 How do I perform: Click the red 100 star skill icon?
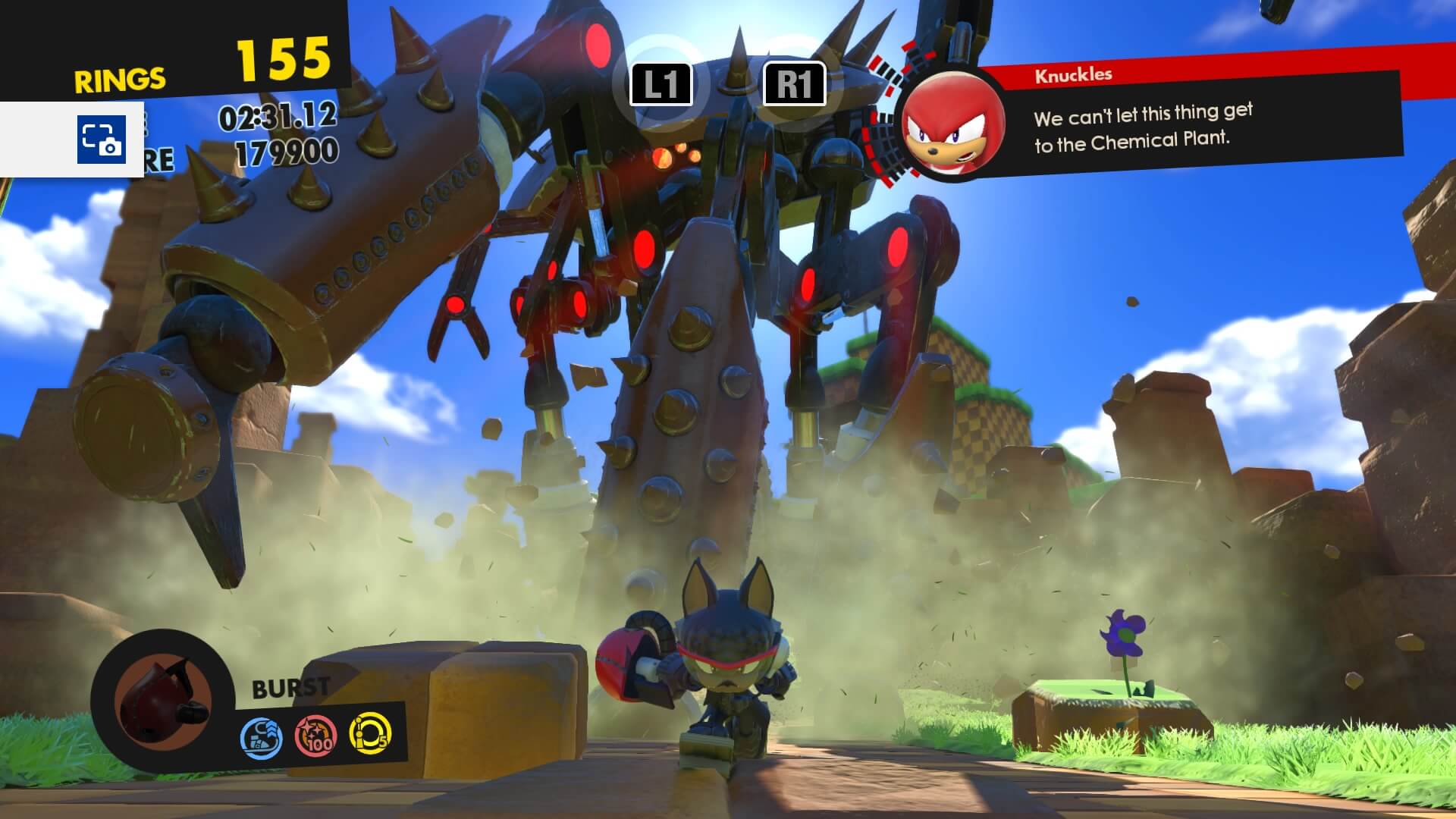click(315, 736)
